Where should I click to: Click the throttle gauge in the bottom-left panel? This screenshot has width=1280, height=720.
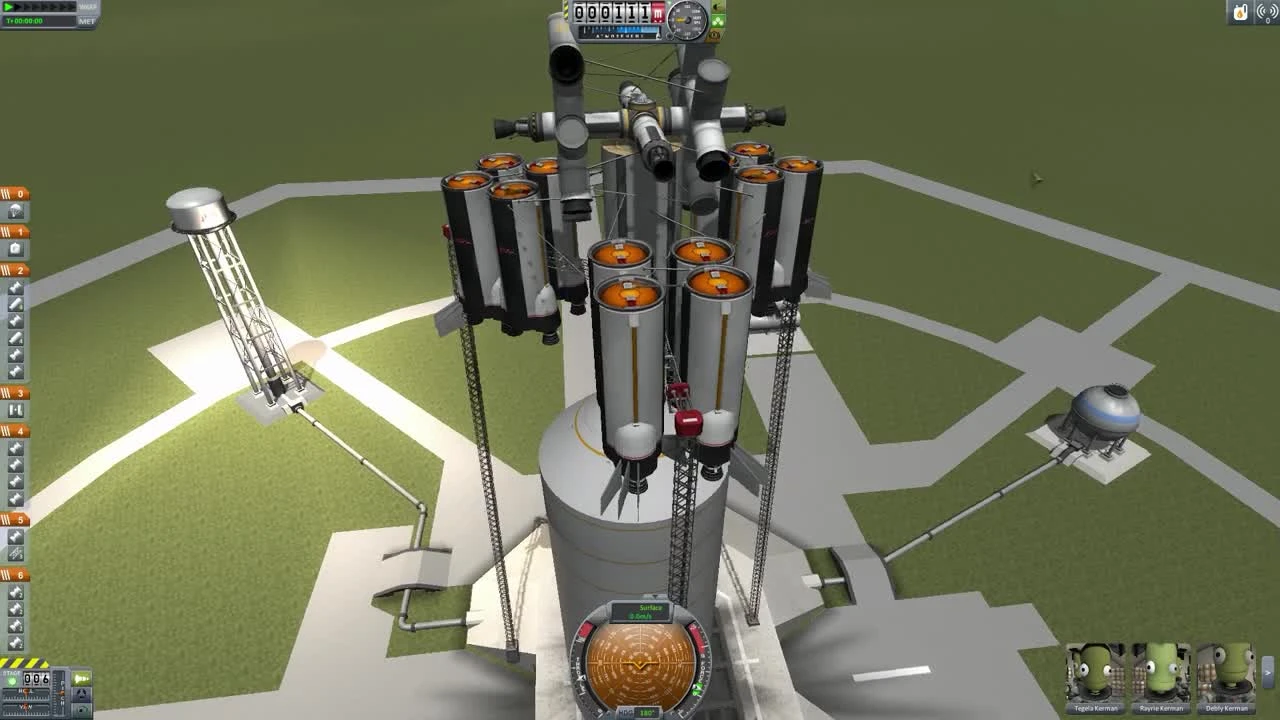tap(58, 693)
